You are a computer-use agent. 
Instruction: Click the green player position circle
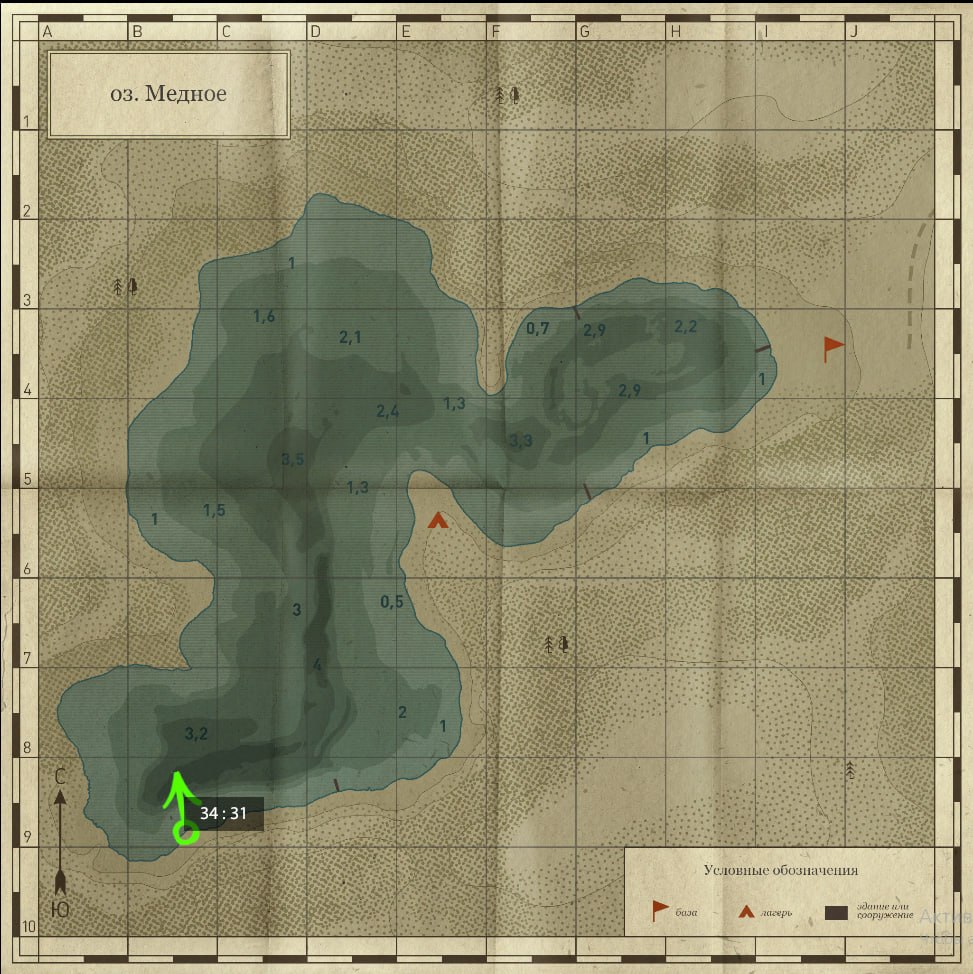point(183,831)
